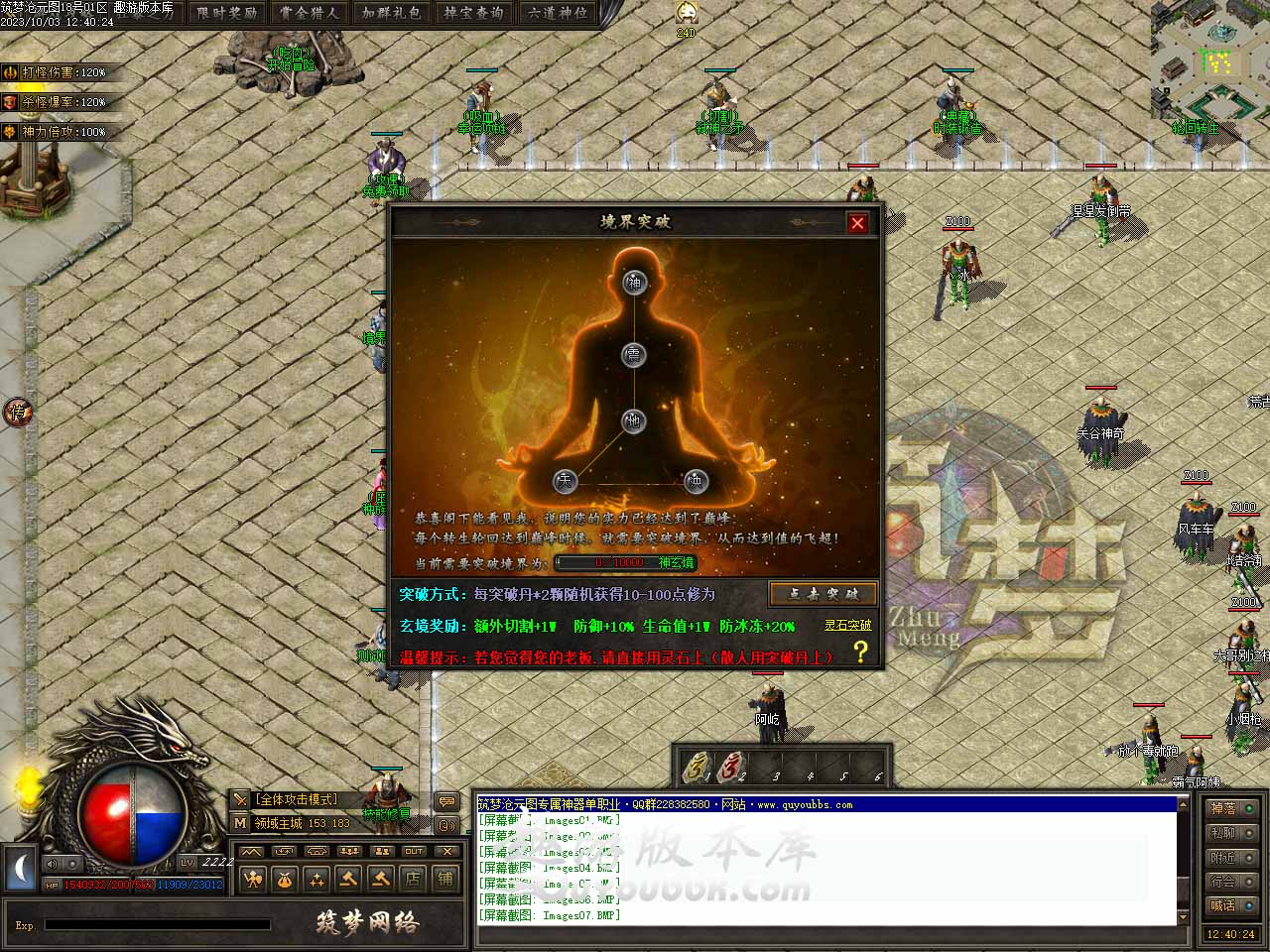
Task: Choose the 灵石突破 option
Action: coord(847,626)
